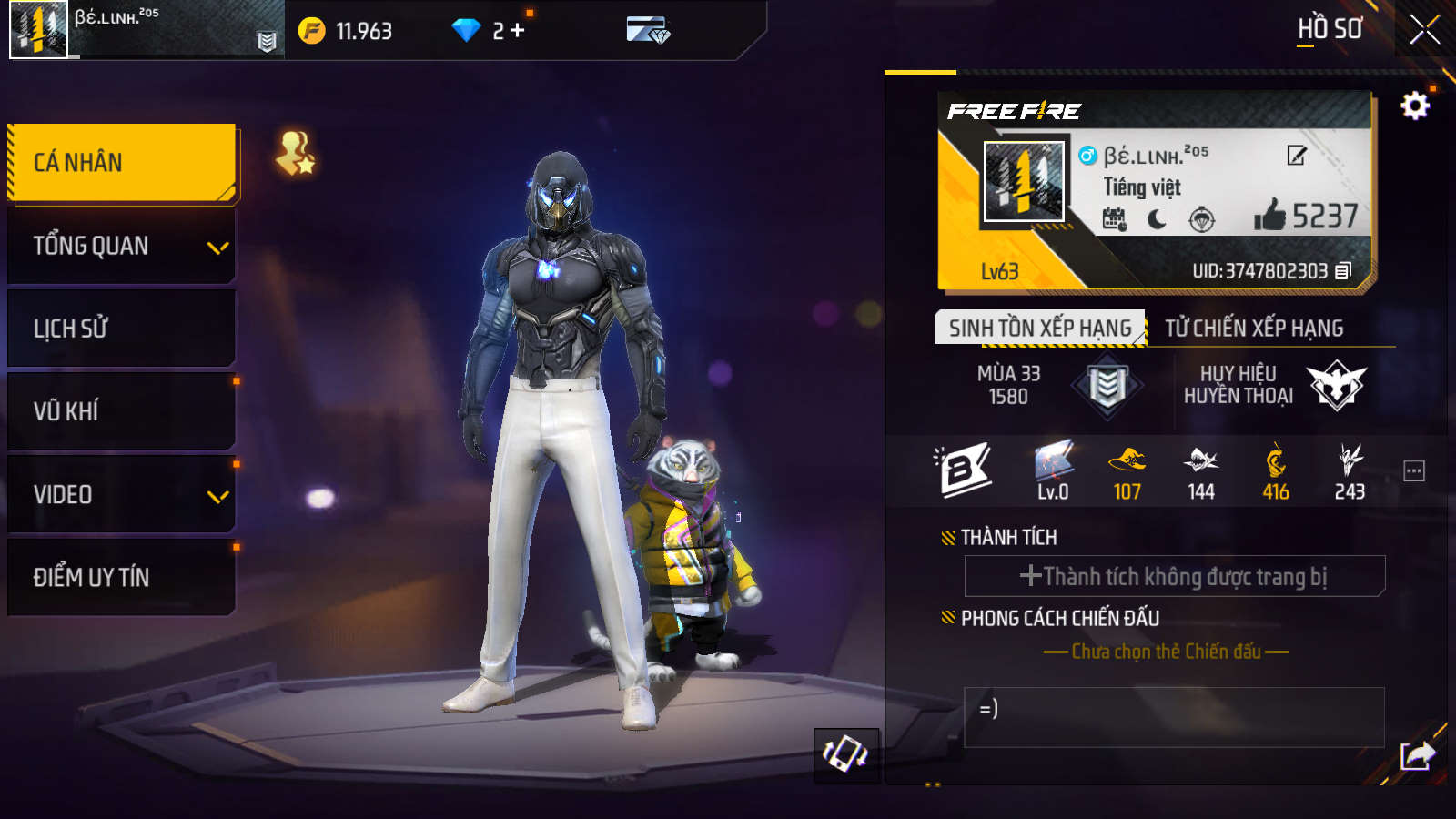Viewport: 1456px width, 819px height.
Task: Open profile settings gear icon
Action: click(x=1414, y=106)
